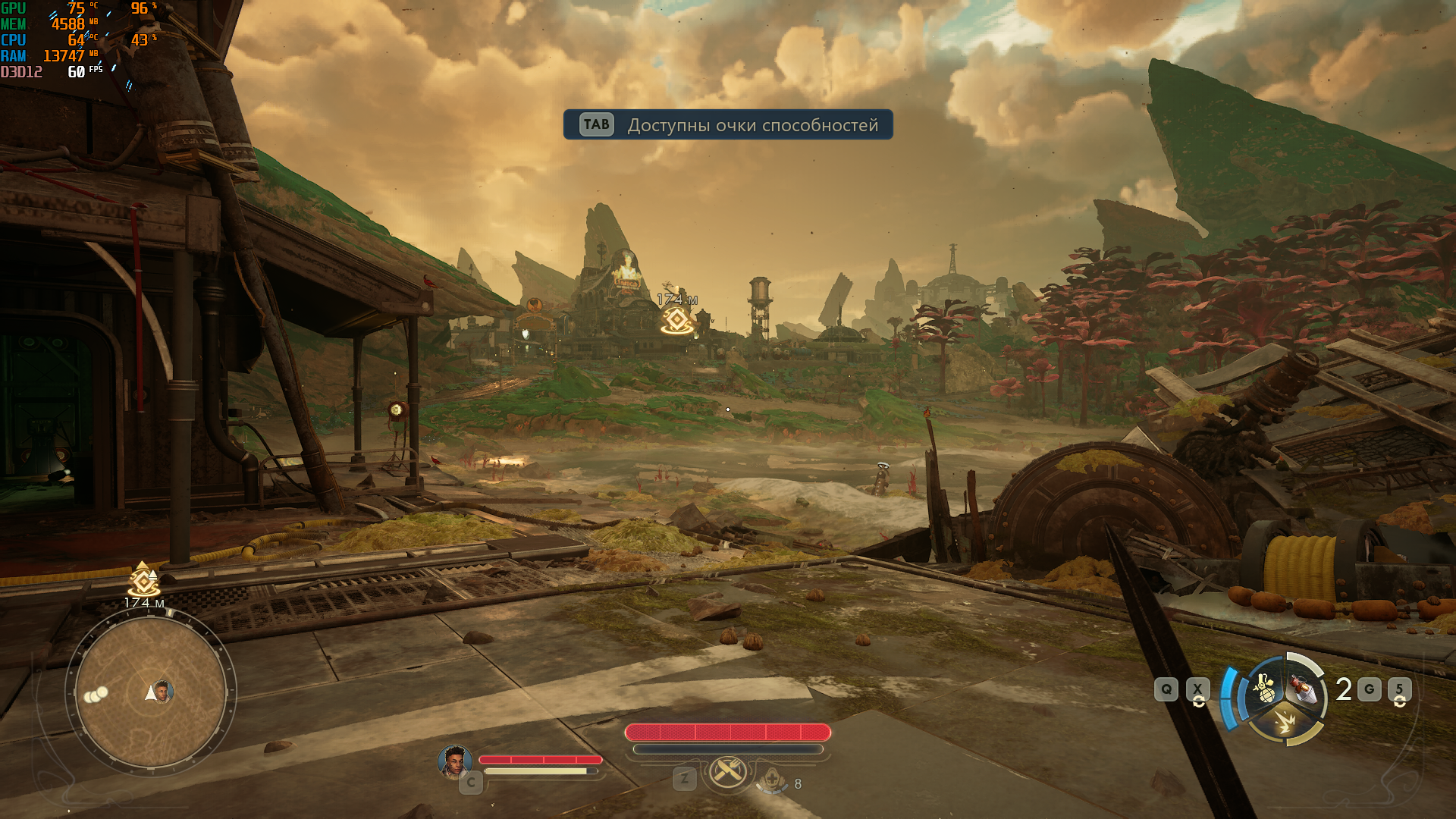Viewport: 1456px width, 819px height.
Task: Click the circular minimap
Action: 151,692
